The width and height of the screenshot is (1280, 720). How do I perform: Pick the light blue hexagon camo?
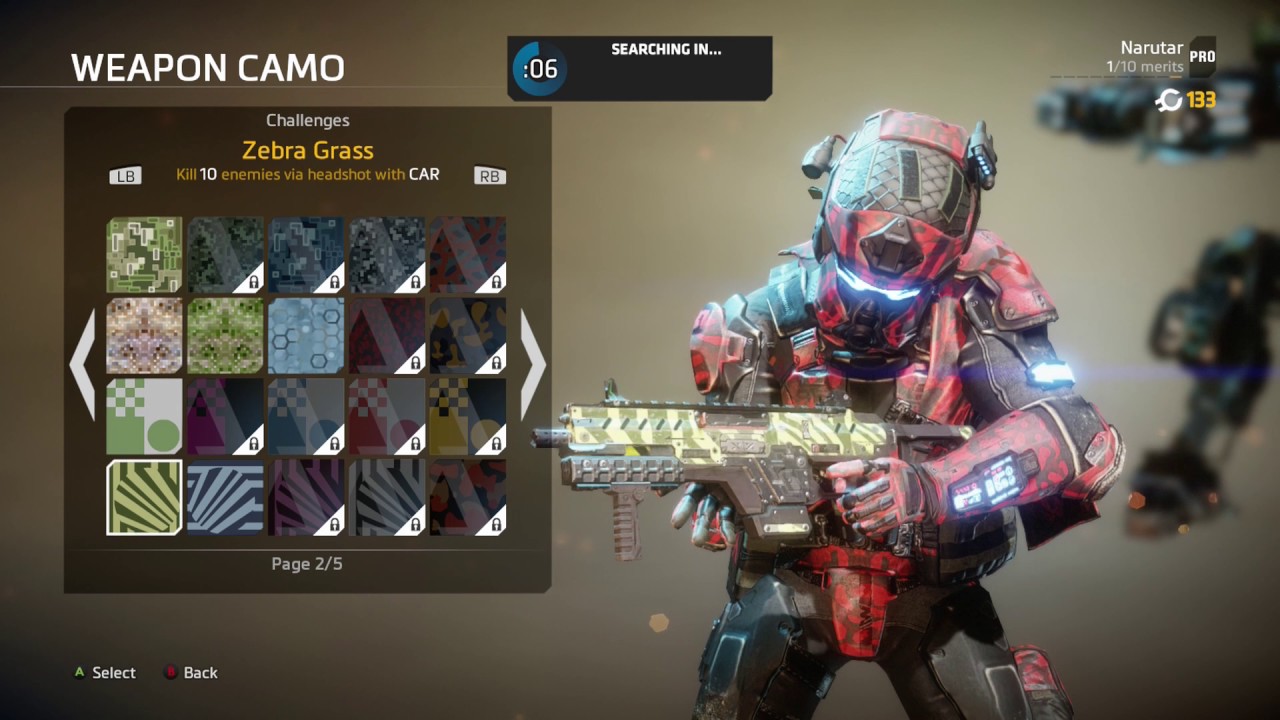(x=306, y=336)
